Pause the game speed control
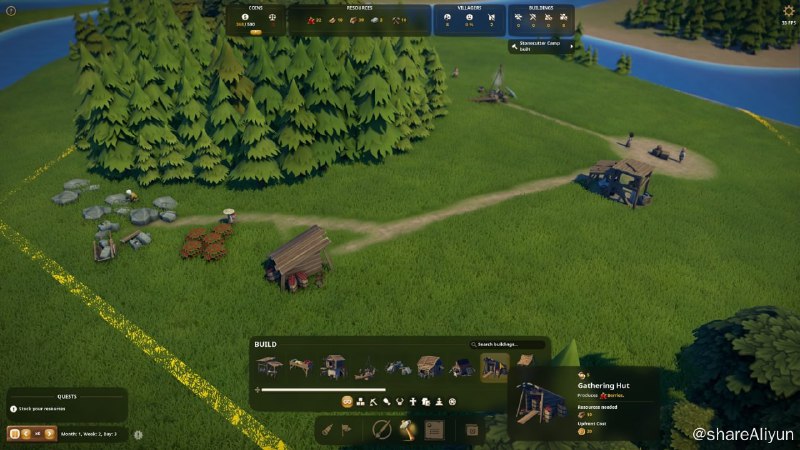The width and height of the screenshot is (800, 450). (x=14, y=434)
